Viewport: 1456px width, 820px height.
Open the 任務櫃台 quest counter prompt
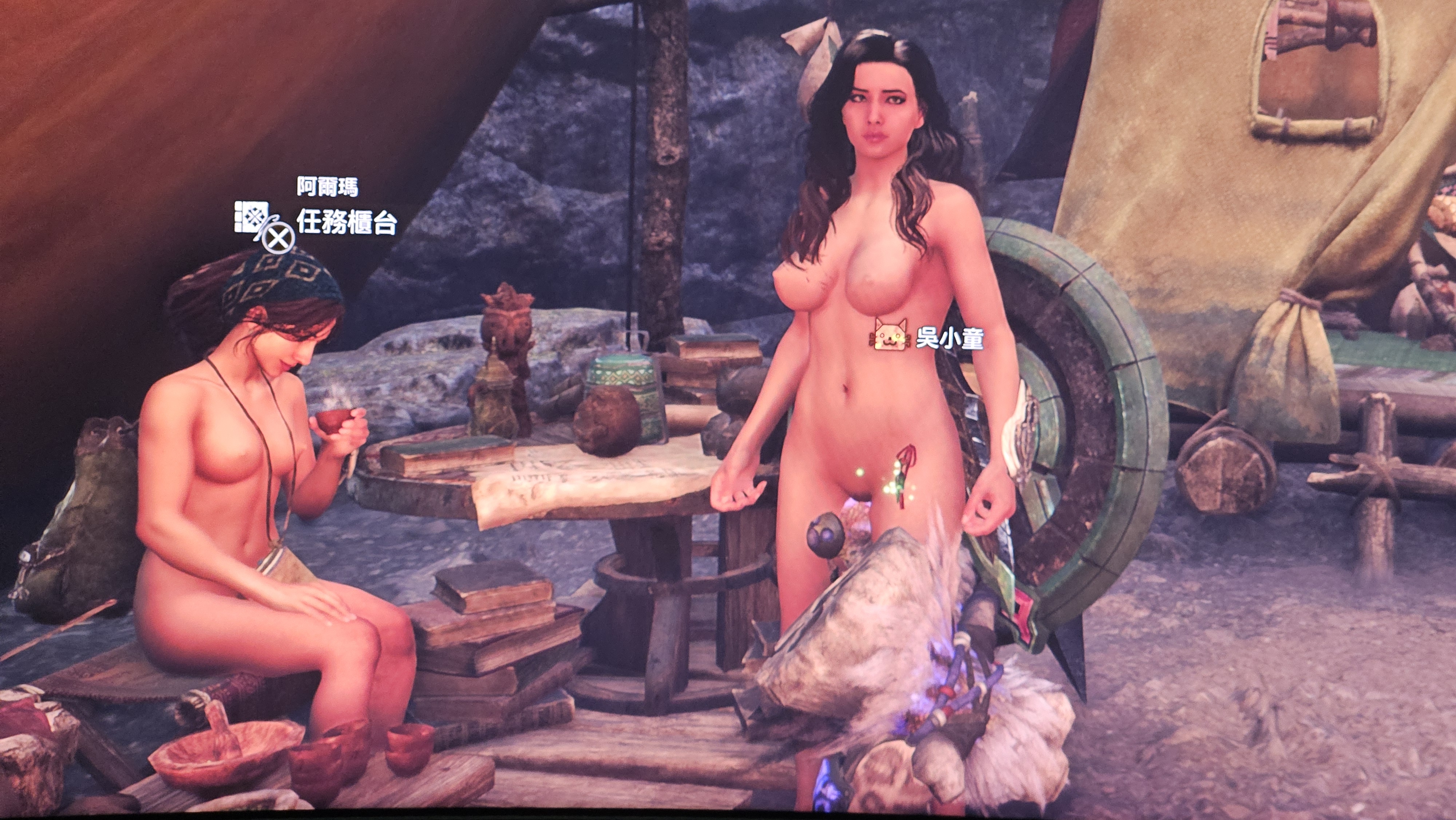(x=346, y=223)
